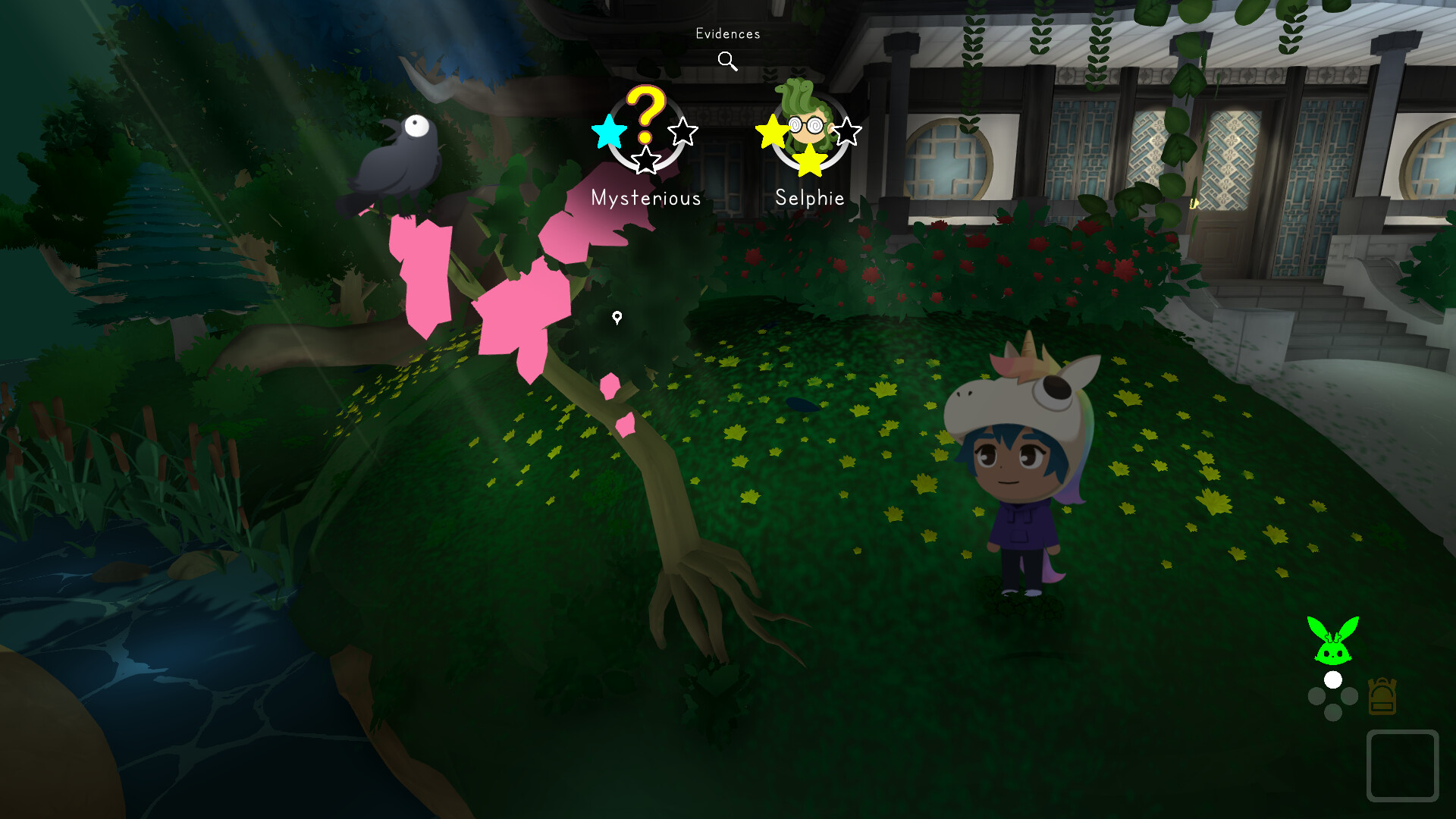Viewport: 1456px width, 819px height.
Task: Toggle the empty star right of Mysterious
Action: pyautogui.click(x=682, y=130)
